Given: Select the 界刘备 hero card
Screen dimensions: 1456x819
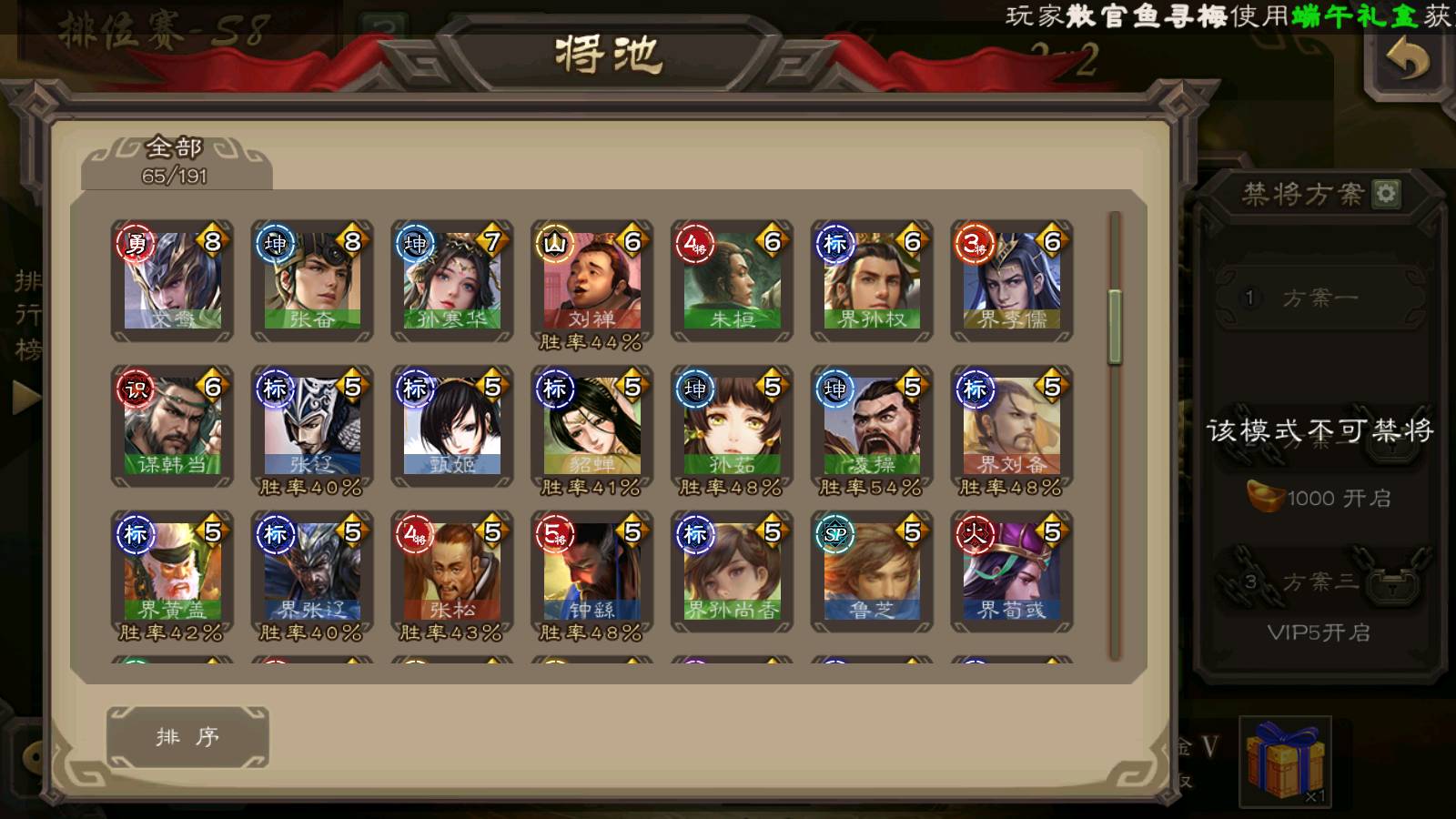Looking at the screenshot, I should tap(1012, 427).
